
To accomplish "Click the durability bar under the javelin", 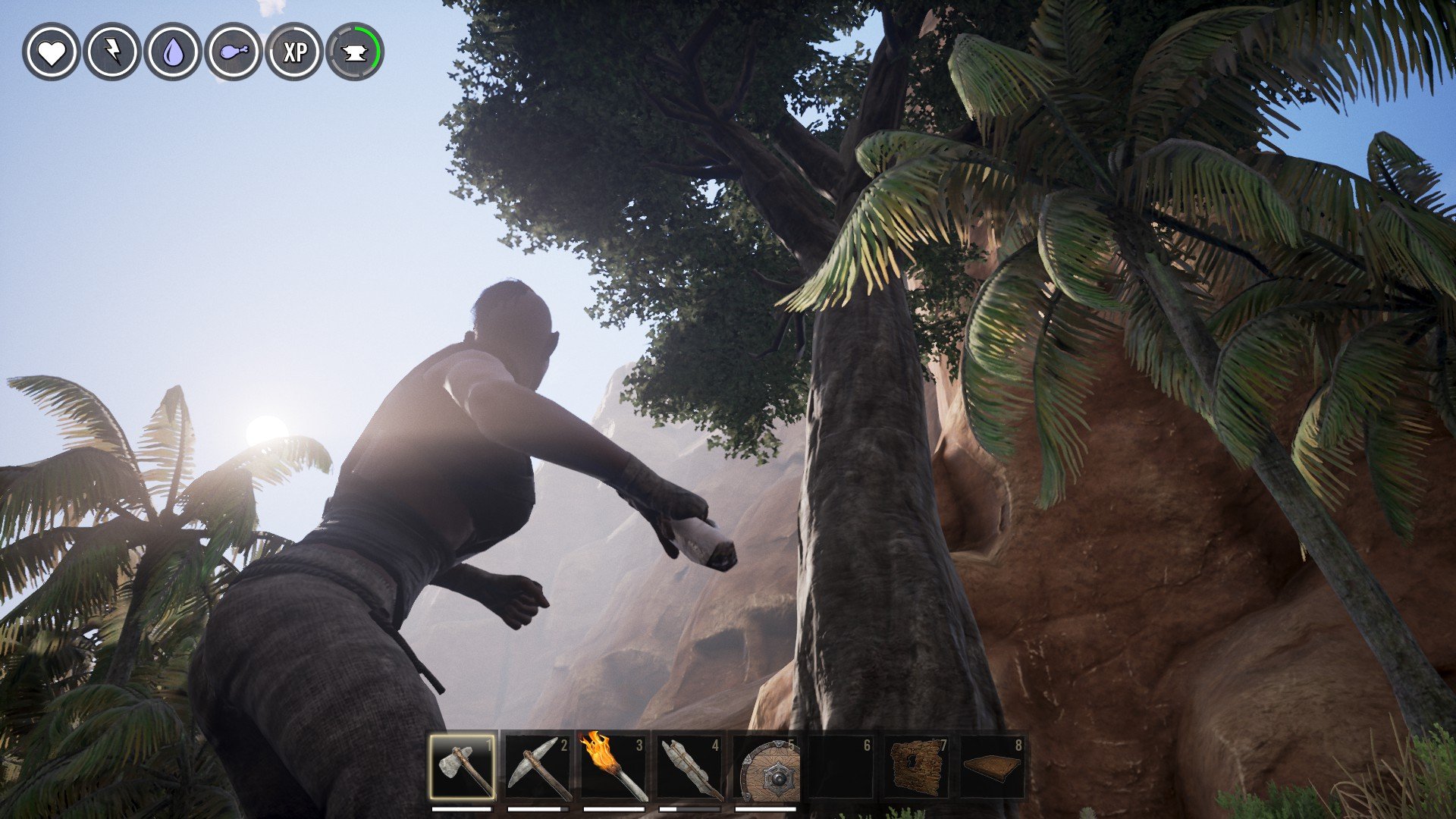I will [x=688, y=808].
